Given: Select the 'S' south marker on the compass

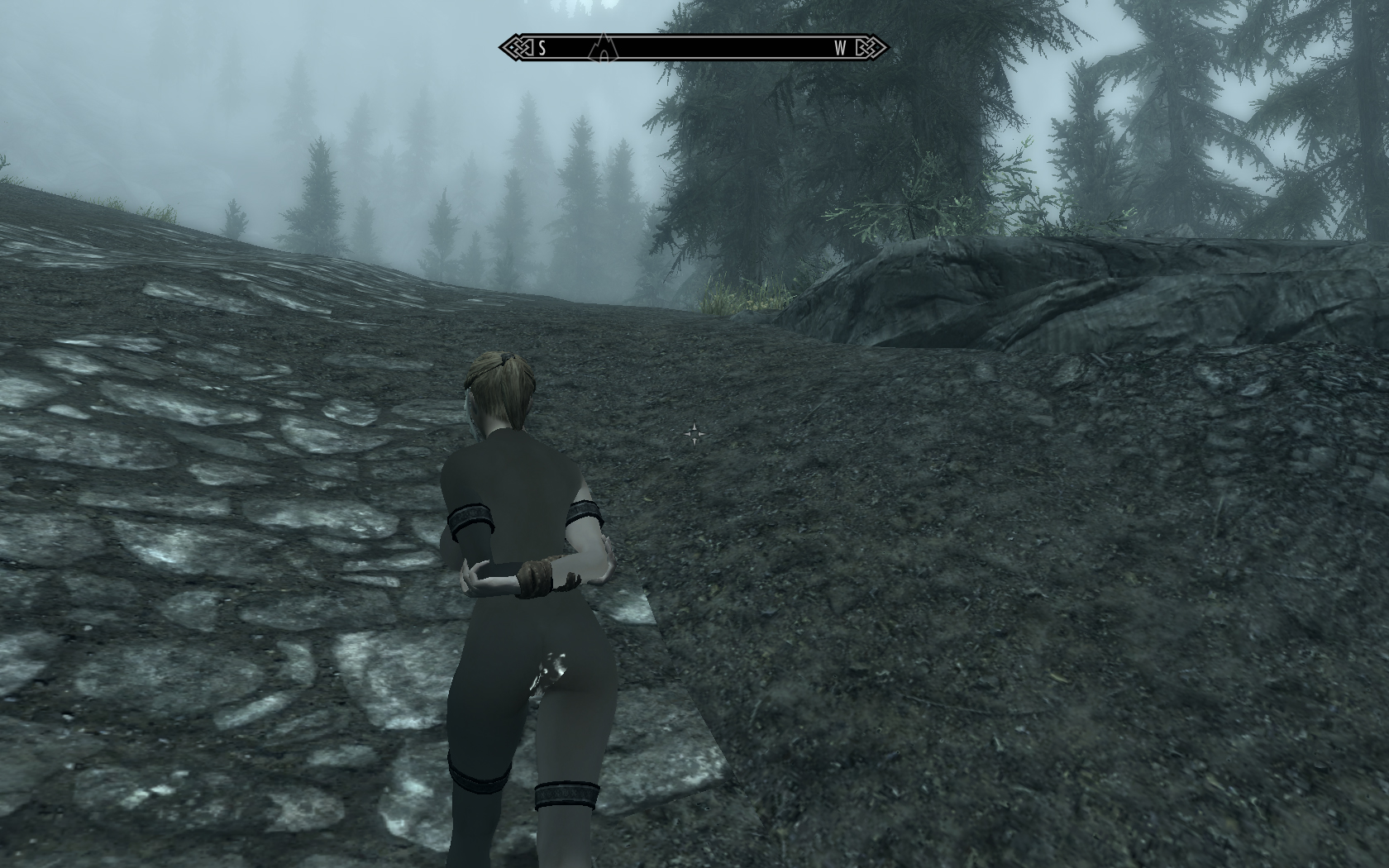Looking at the screenshot, I should pos(542,47).
